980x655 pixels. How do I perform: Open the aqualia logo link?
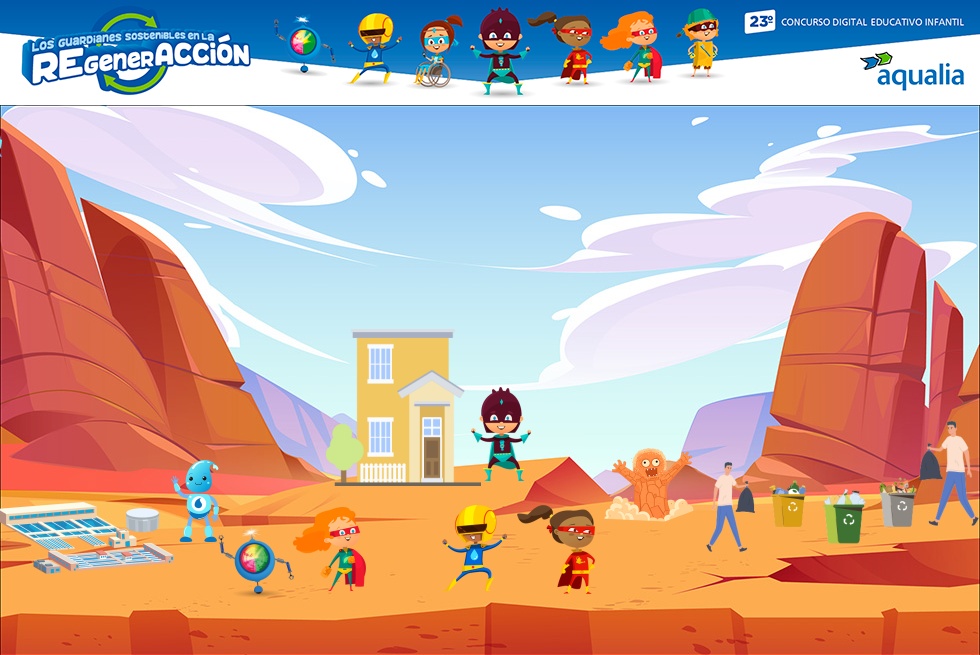click(x=911, y=69)
